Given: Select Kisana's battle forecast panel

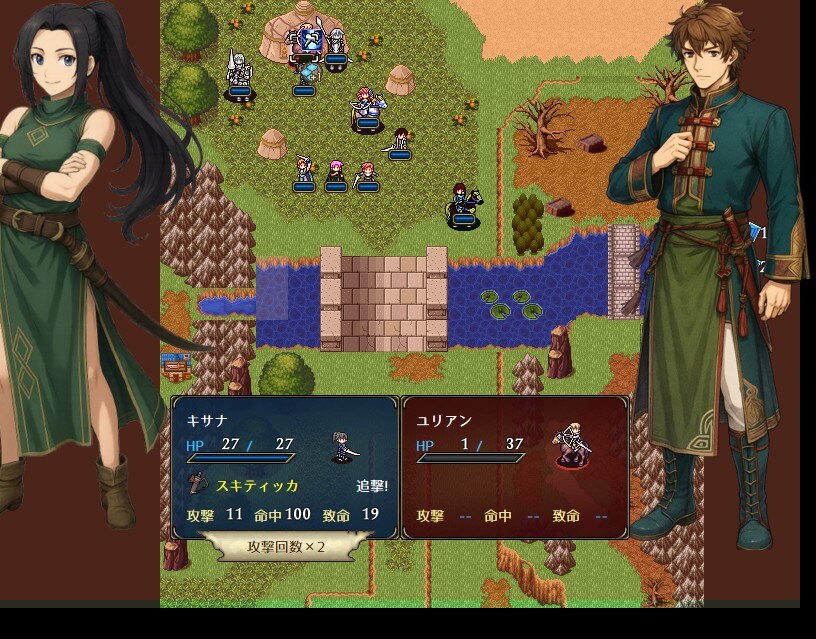Looking at the screenshot, I should tap(285, 465).
